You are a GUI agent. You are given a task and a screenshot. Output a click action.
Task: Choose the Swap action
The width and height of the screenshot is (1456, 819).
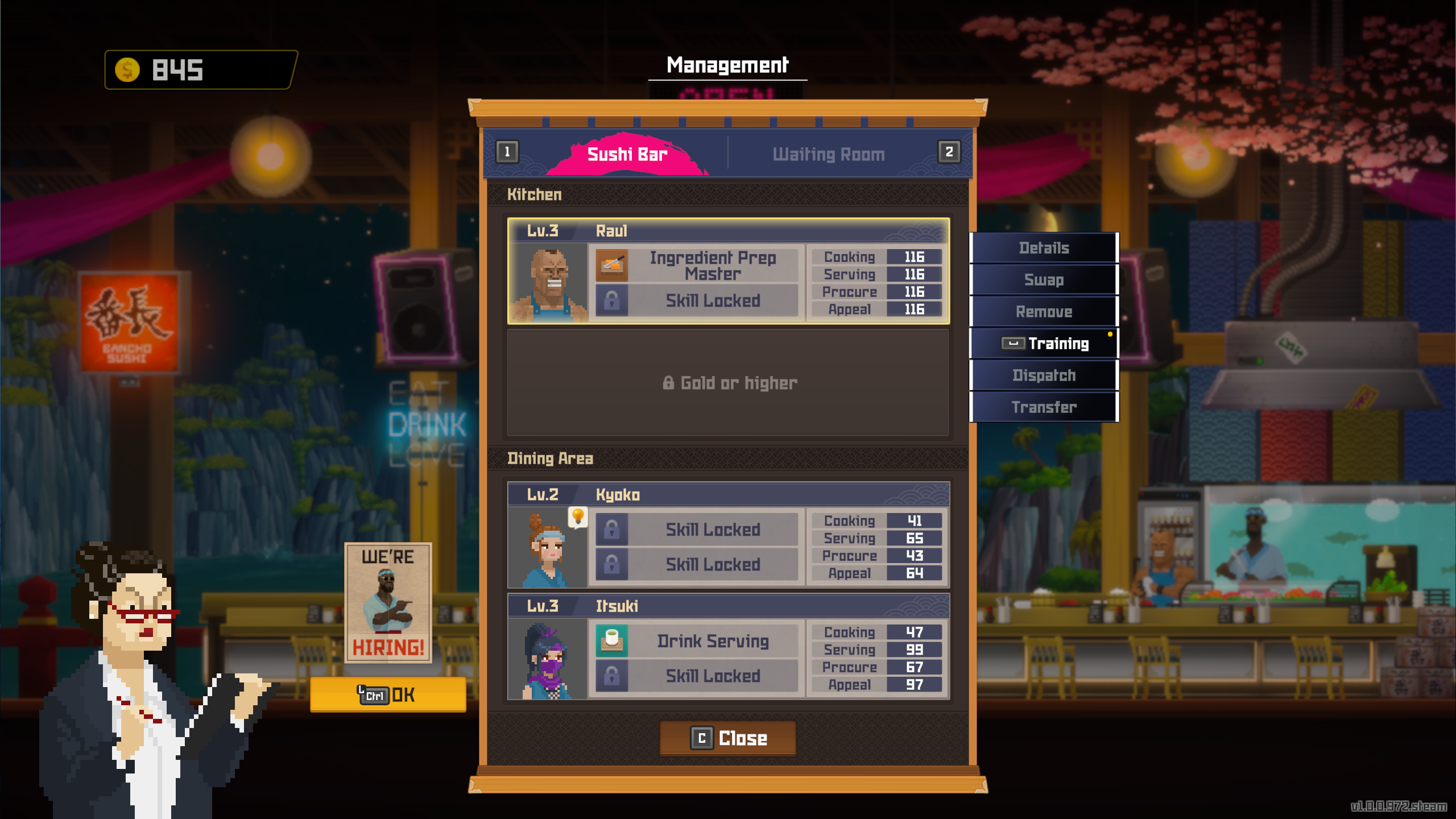click(1044, 280)
